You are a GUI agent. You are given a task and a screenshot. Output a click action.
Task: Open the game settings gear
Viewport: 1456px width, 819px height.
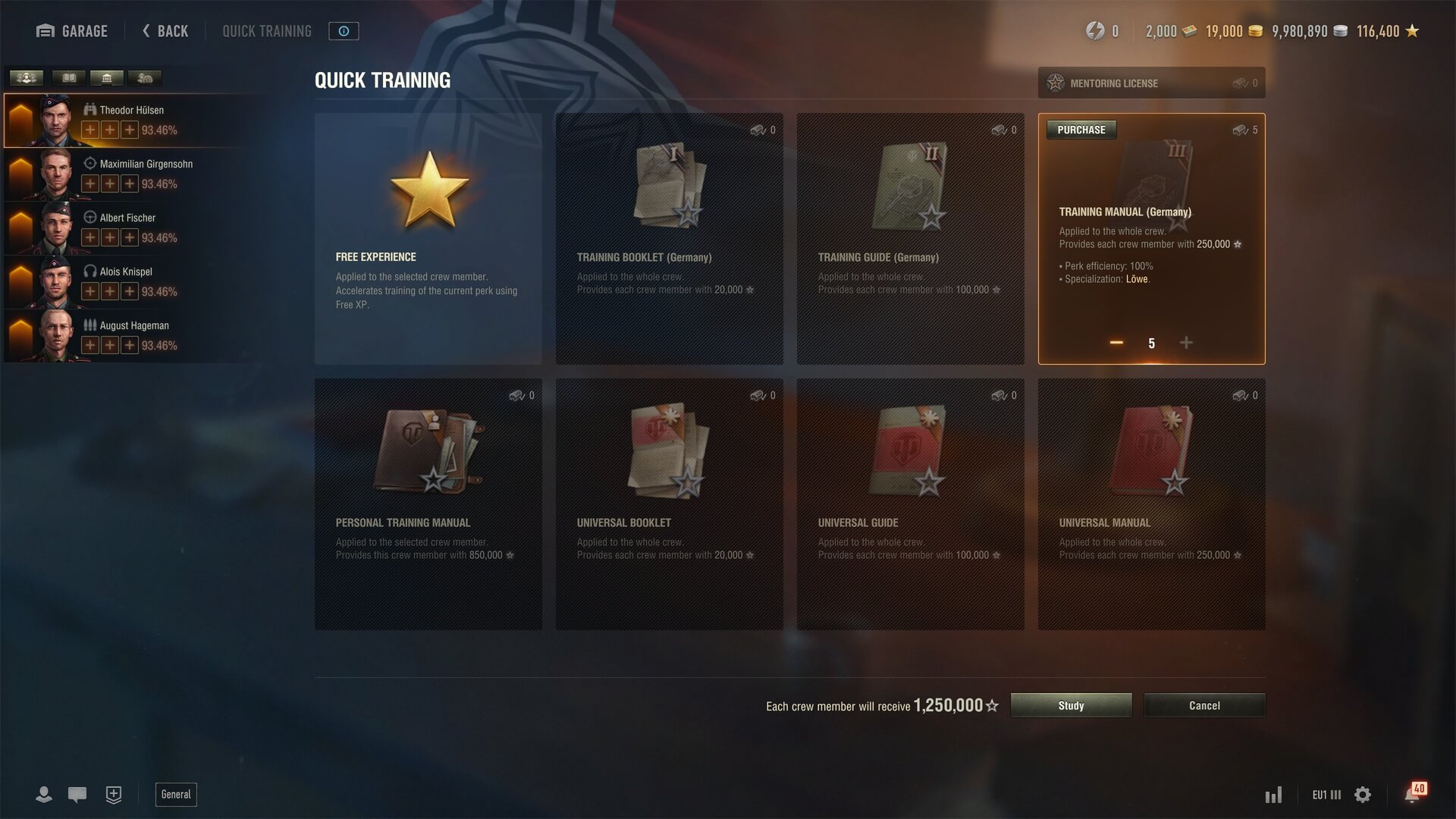tap(1363, 795)
